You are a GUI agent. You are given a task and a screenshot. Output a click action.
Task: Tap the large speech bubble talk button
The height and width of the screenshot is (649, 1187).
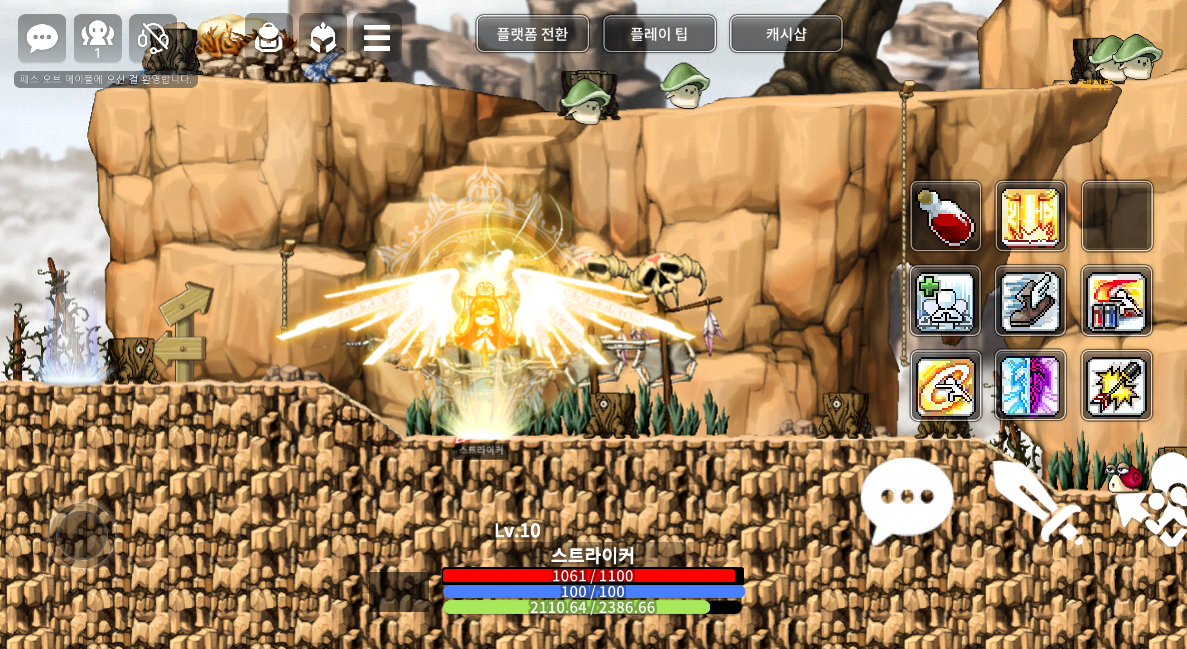click(x=906, y=497)
